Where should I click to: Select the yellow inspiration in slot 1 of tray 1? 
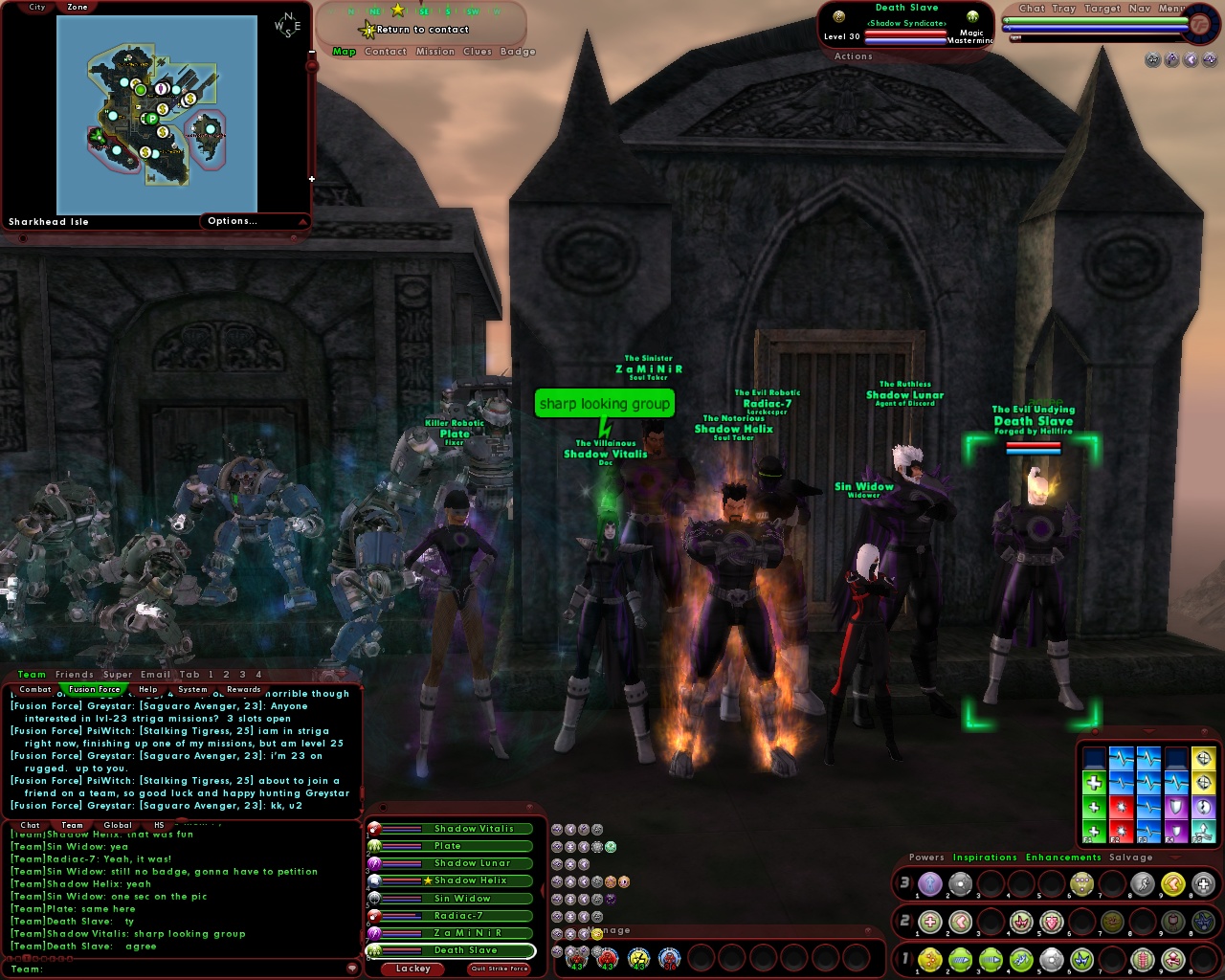[x=930, y=960]
